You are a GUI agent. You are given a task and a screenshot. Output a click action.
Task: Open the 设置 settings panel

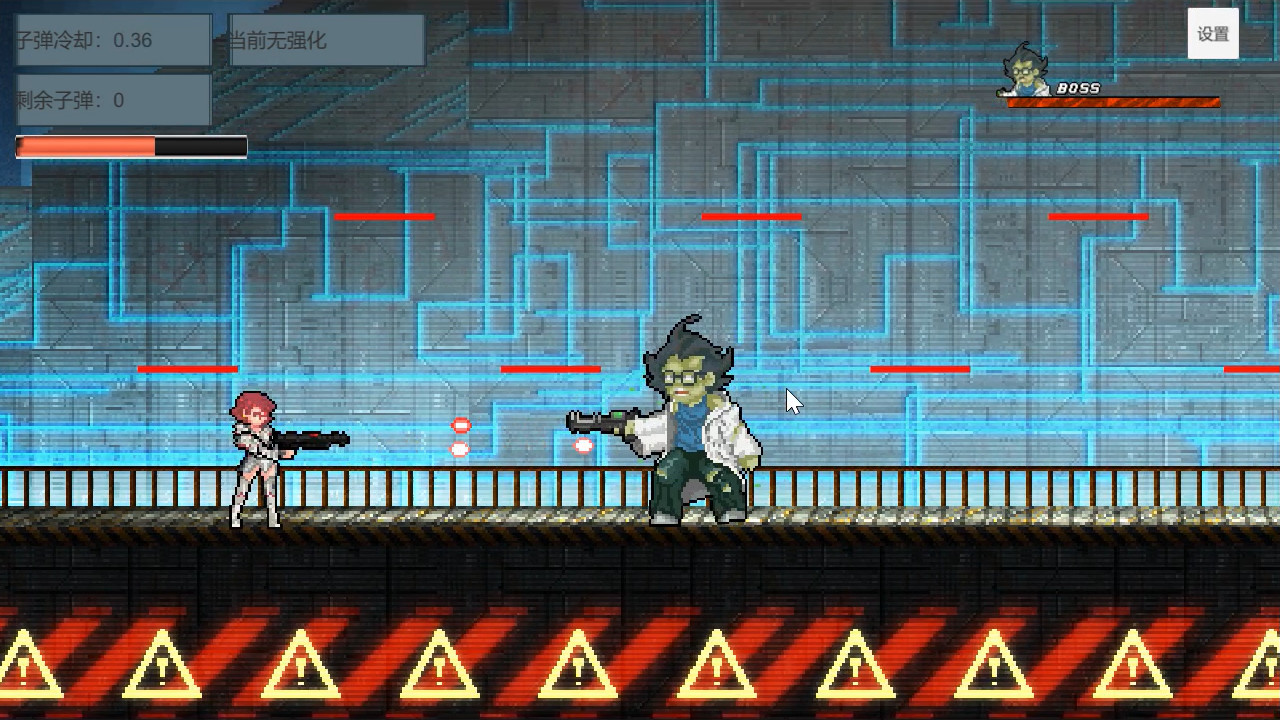tap(1212, 32)
